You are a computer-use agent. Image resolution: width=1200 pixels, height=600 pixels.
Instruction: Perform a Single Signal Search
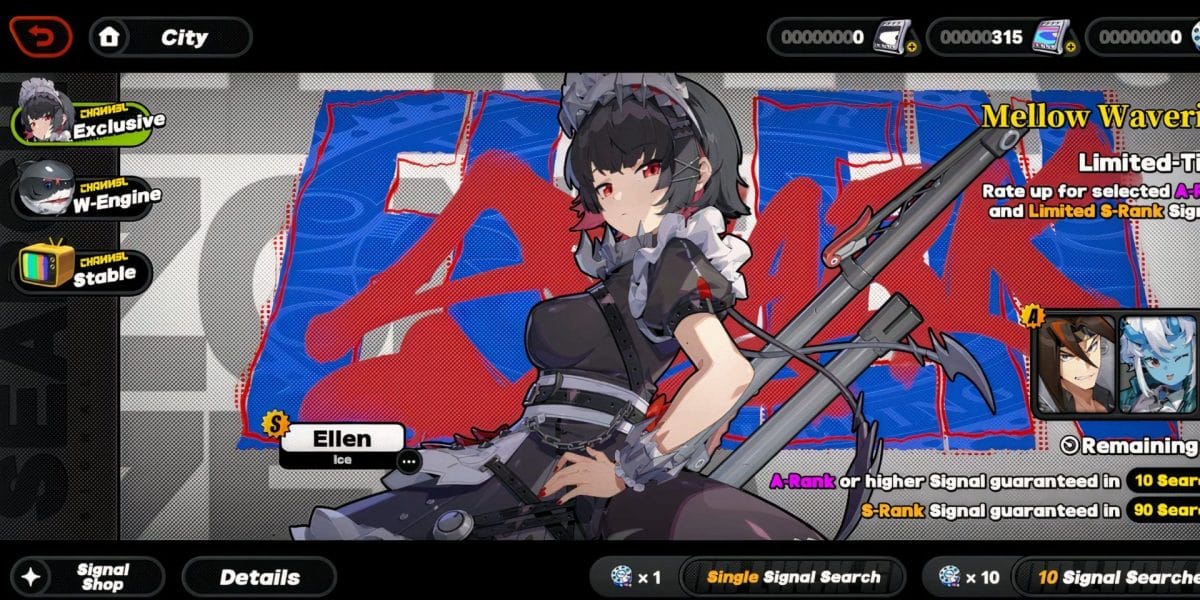[x=792, y=577]
